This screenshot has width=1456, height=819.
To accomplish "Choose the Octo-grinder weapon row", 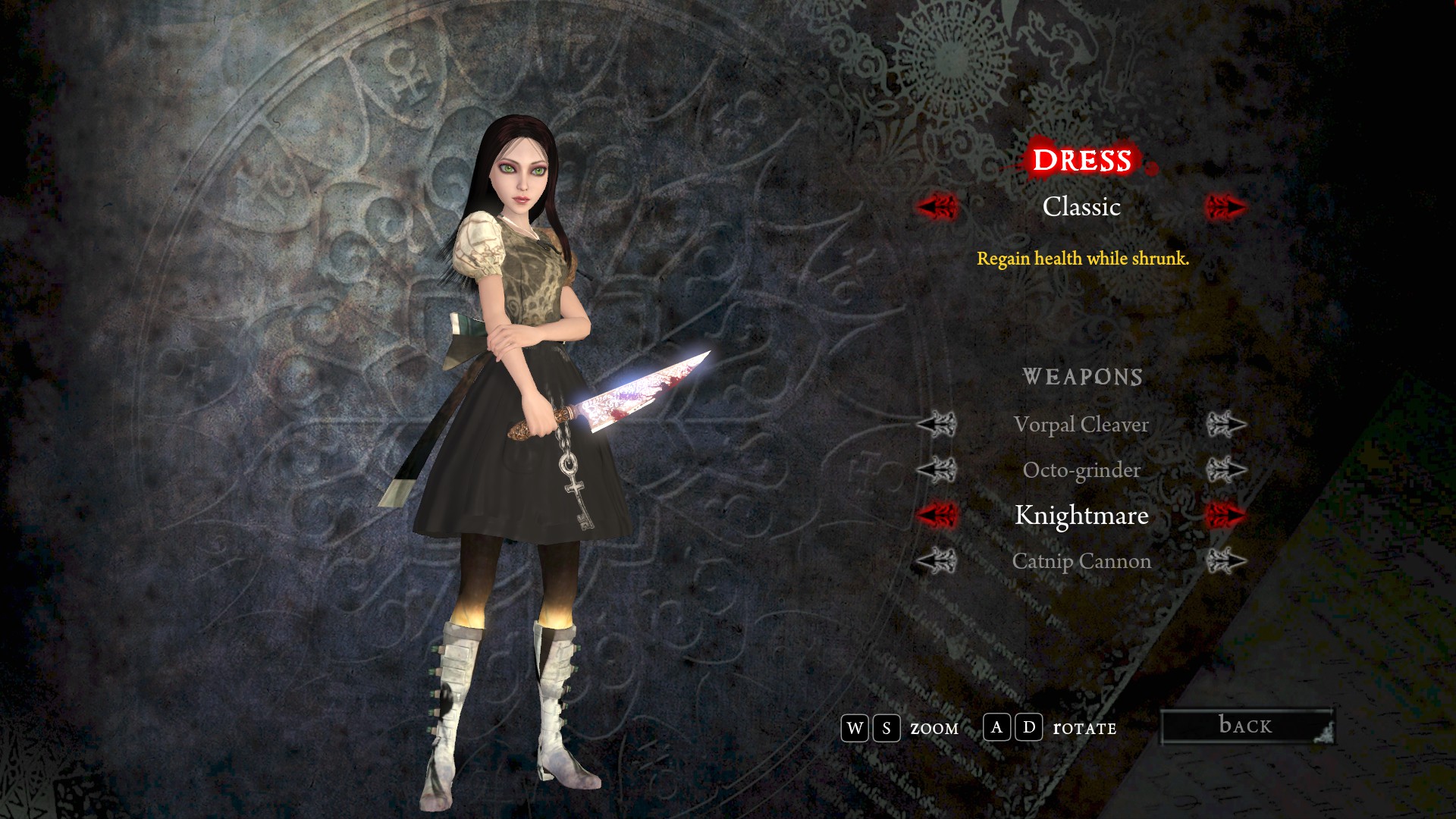I will (x=1081, y=470).
